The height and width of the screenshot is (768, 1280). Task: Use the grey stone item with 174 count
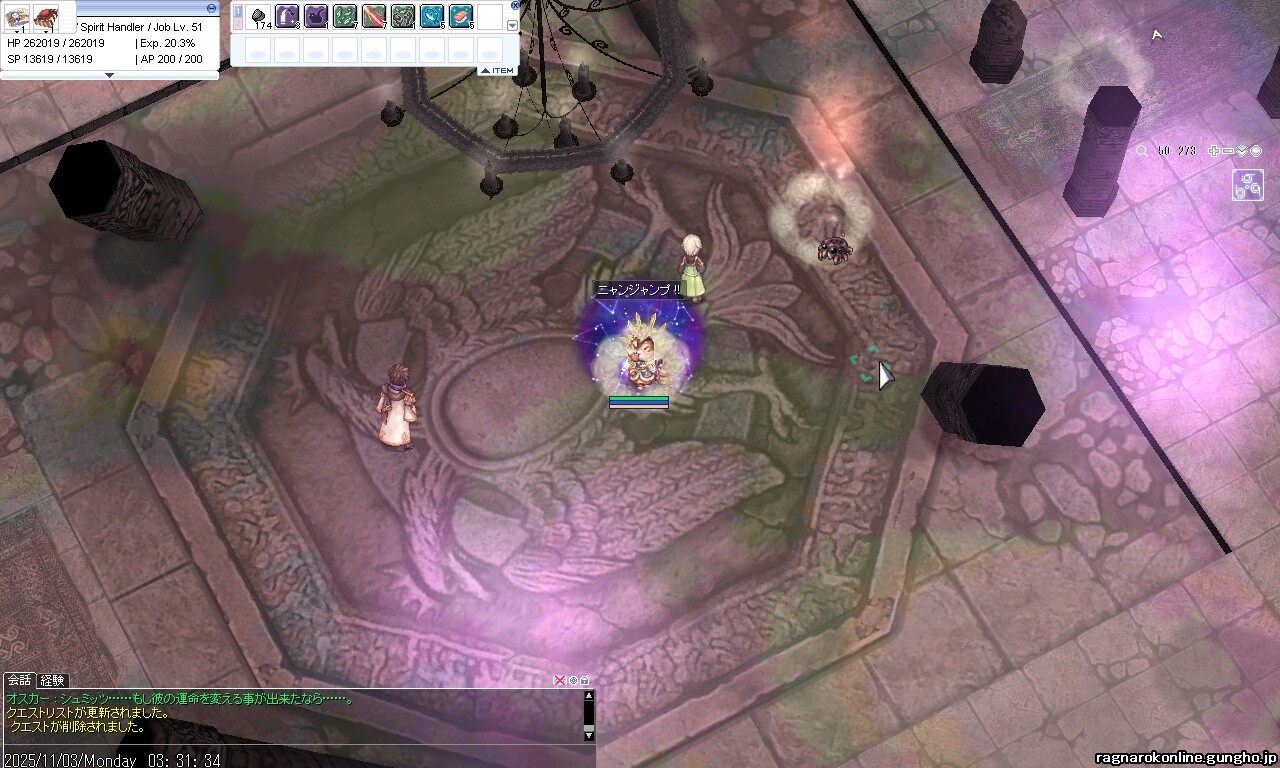tap(259, 16)
